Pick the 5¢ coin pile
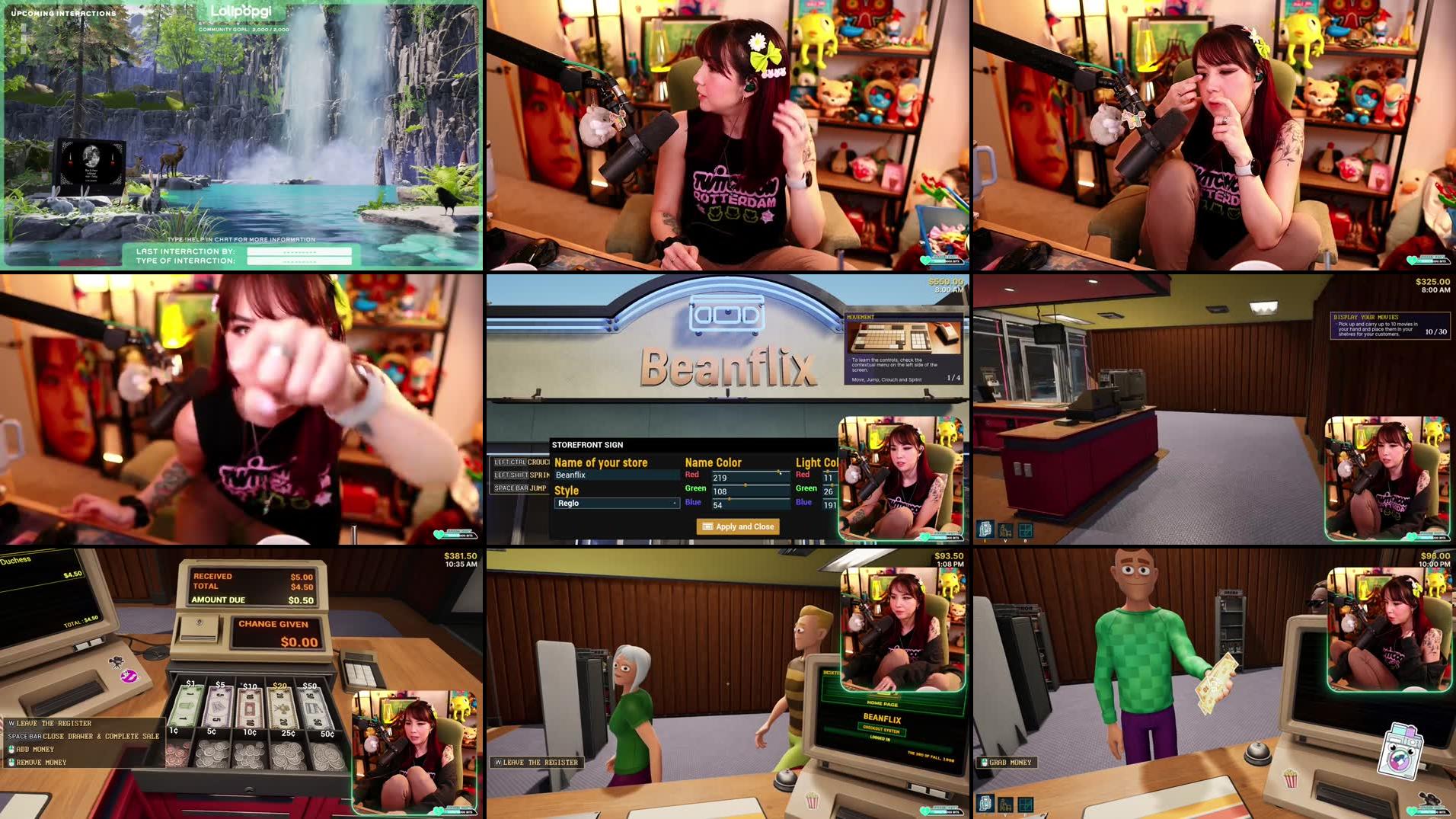Image resolution: width=1456 pixels, height=819 pixels. (212, 753)
